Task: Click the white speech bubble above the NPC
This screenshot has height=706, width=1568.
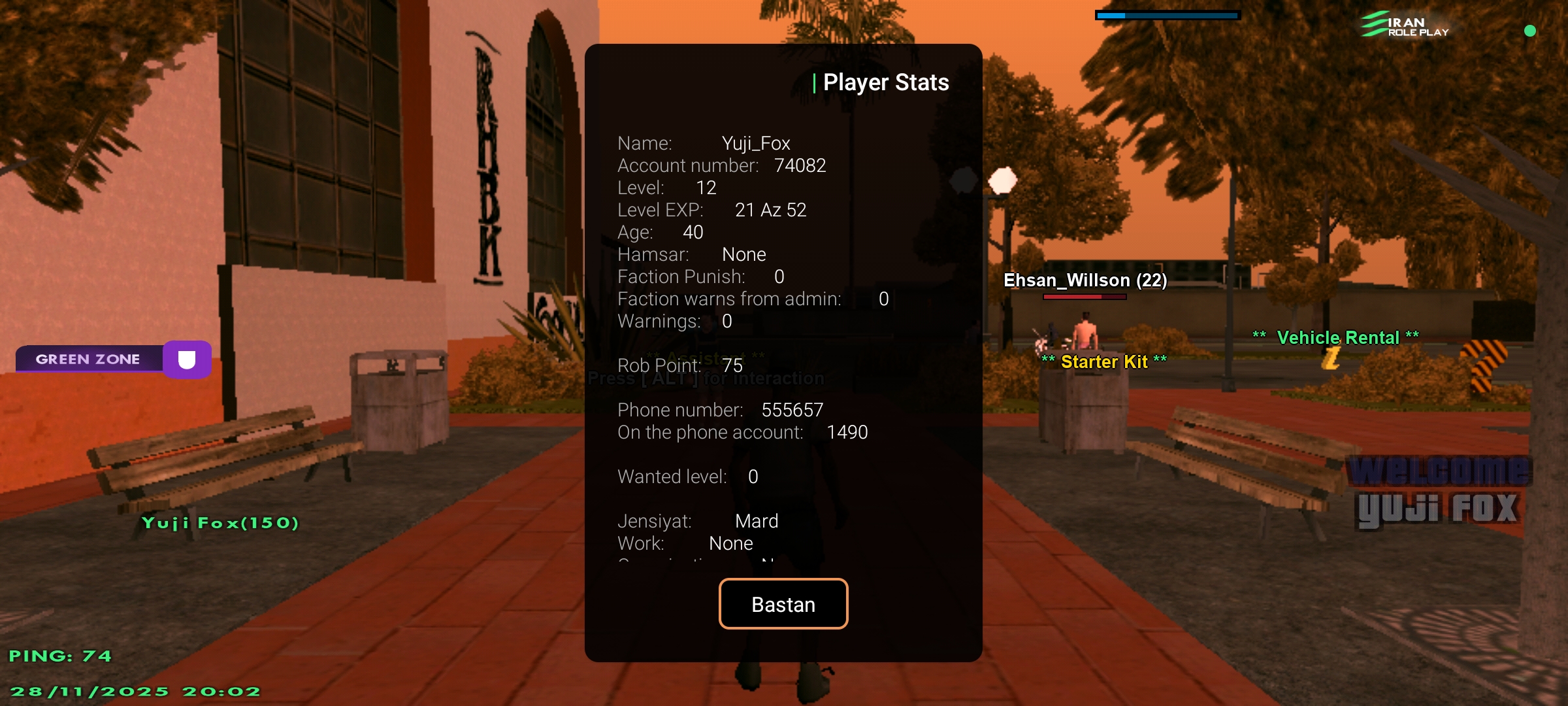Action: coord(1004,180)
